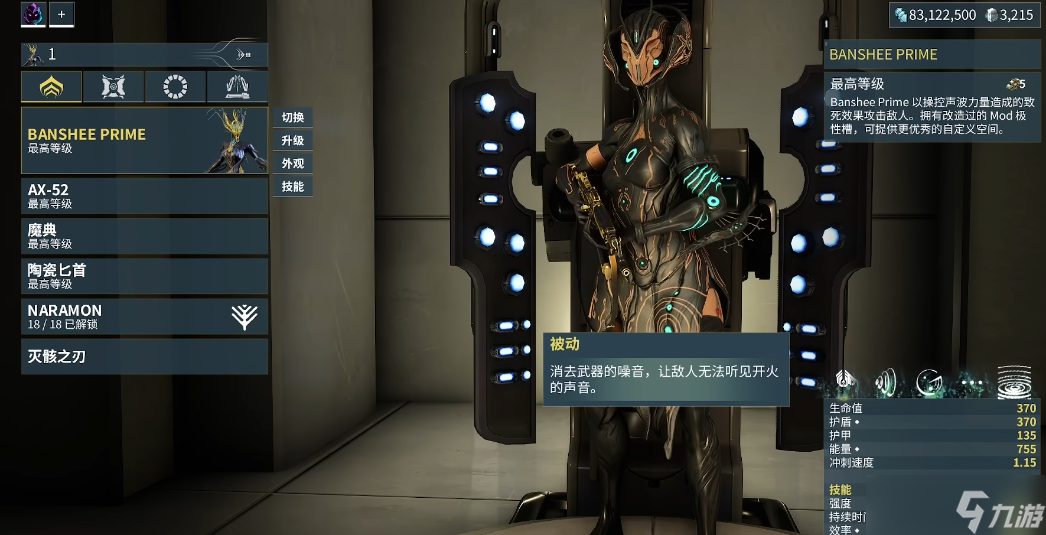Select the 陶瓷匕首 melee slot
This screenshot has width=1046, height=535.
pyautogui.click(x=144, y=276)
